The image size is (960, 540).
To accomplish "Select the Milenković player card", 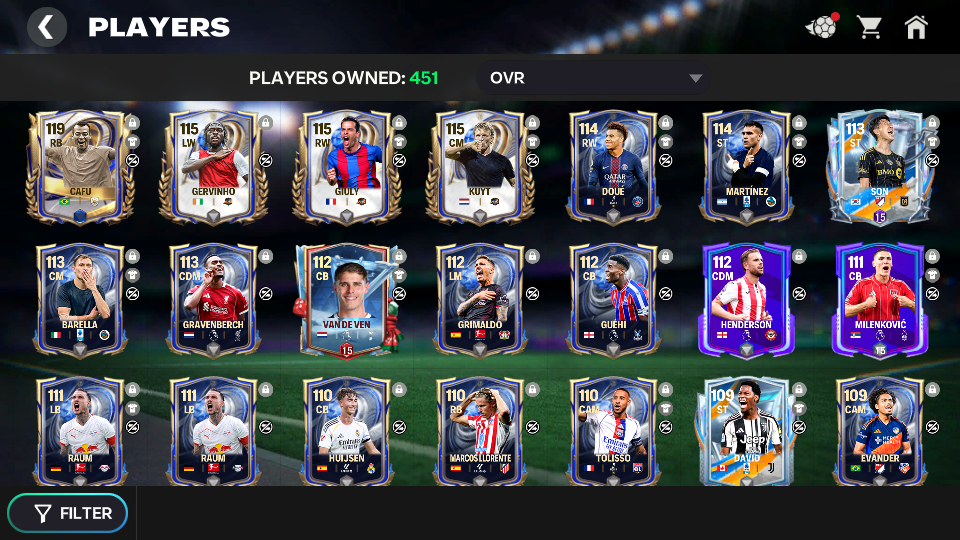I will click(x=878, y=298).
